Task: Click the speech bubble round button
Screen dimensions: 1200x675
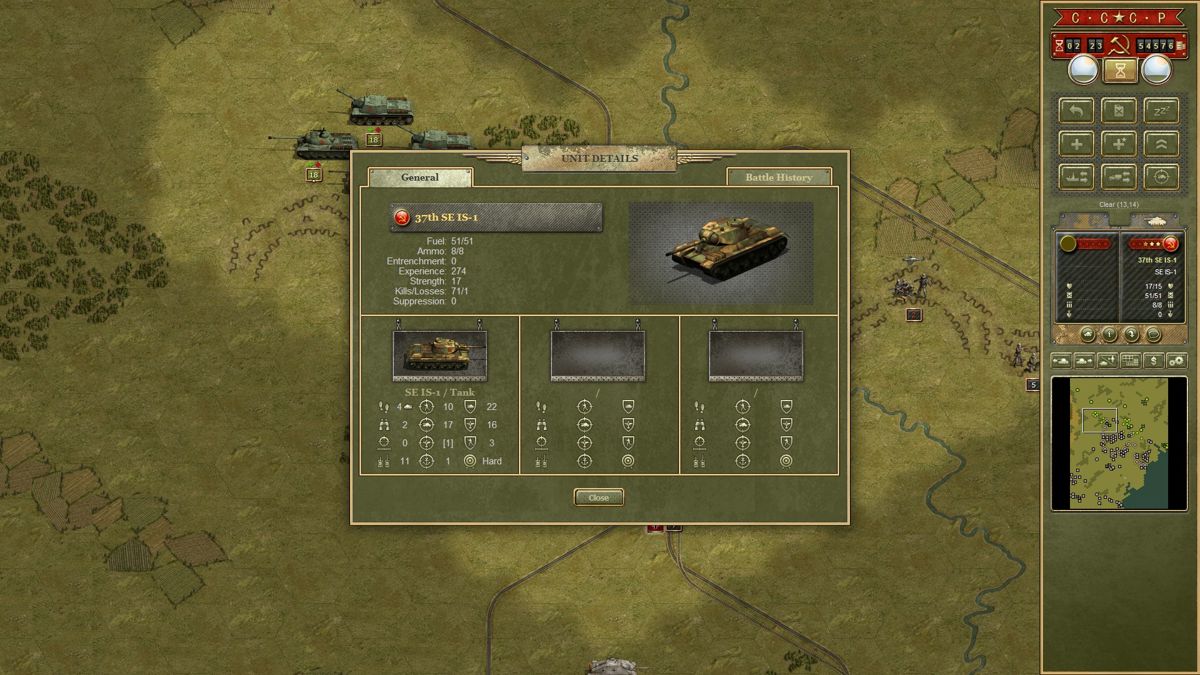Action: tap(1152, 334)
